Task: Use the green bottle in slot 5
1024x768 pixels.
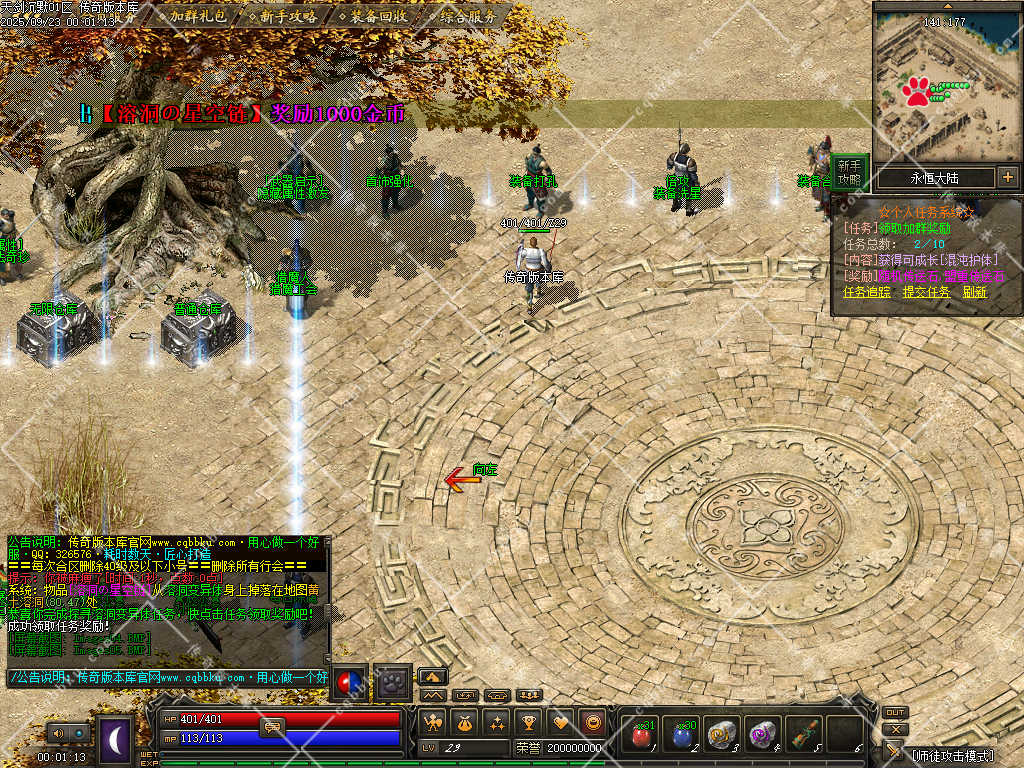Action: 803,735
